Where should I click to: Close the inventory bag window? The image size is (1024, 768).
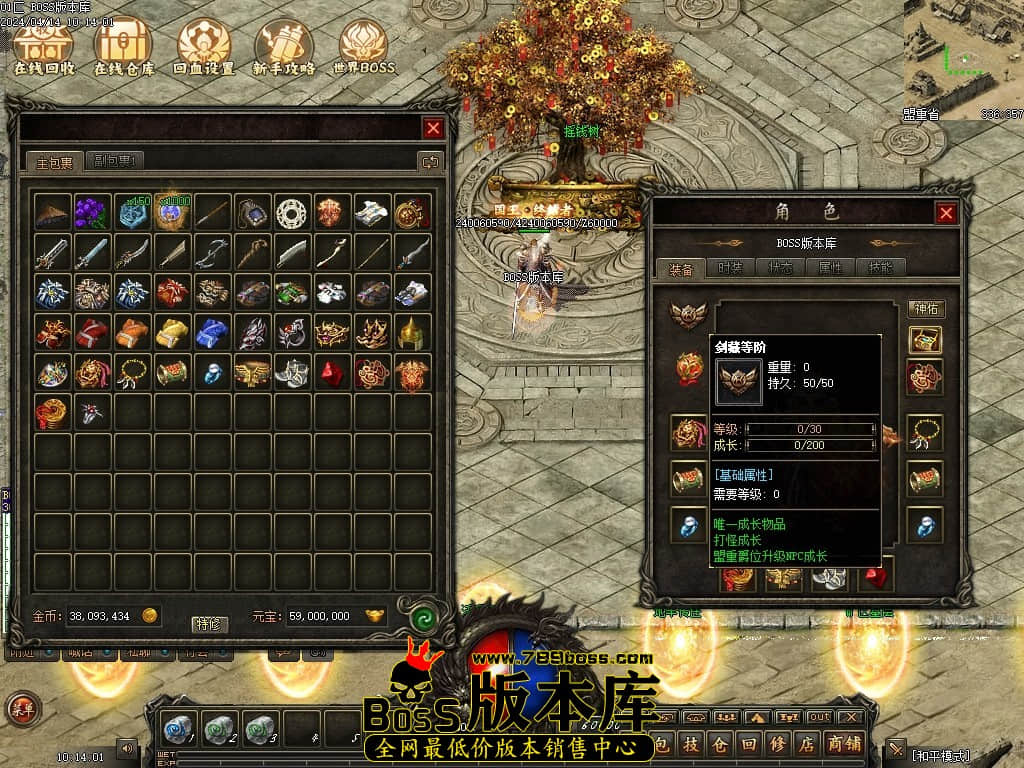pos(433,128)
